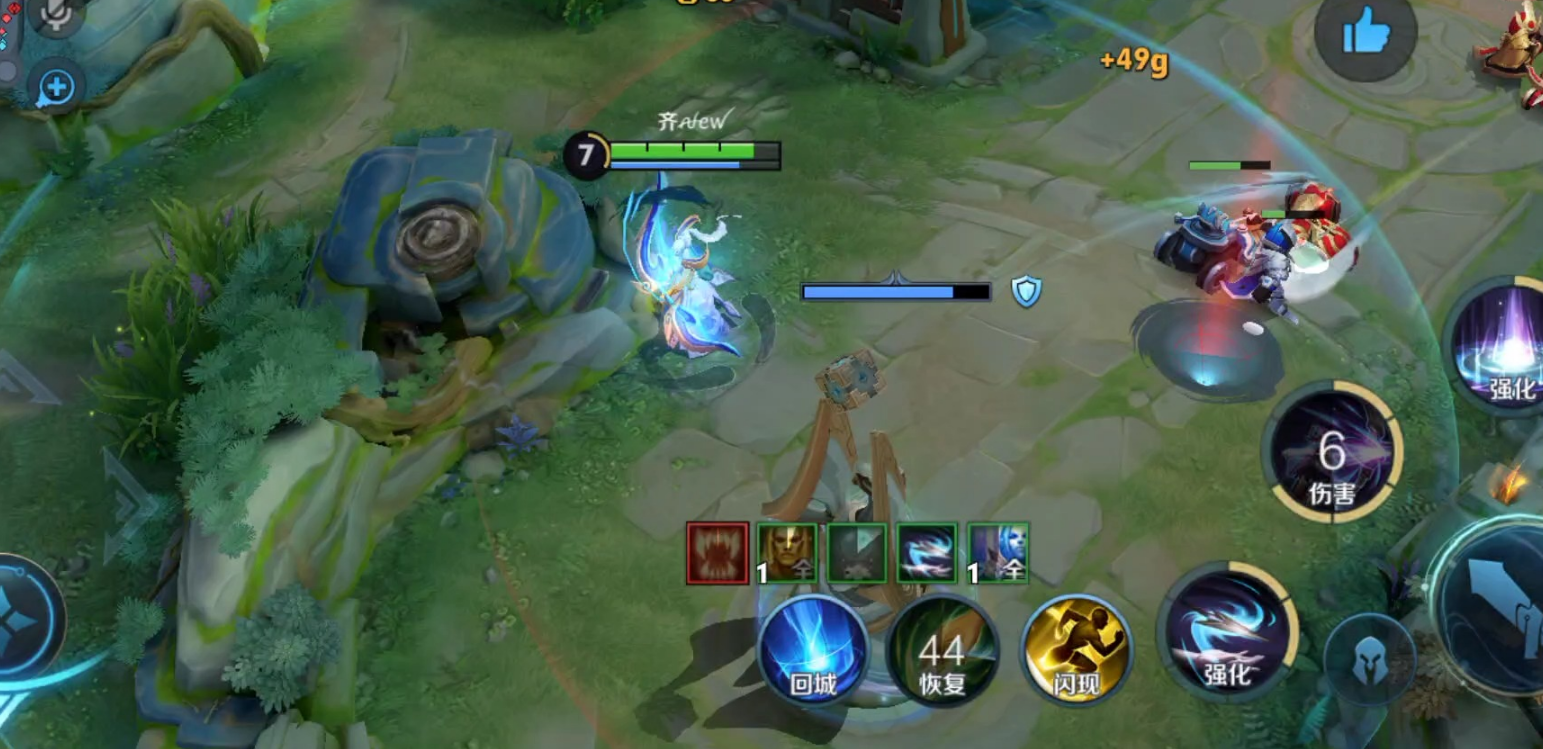Tap the grey wolf buff icon
The width and height of the screenshot is (1543, 749).
point(857,553)
